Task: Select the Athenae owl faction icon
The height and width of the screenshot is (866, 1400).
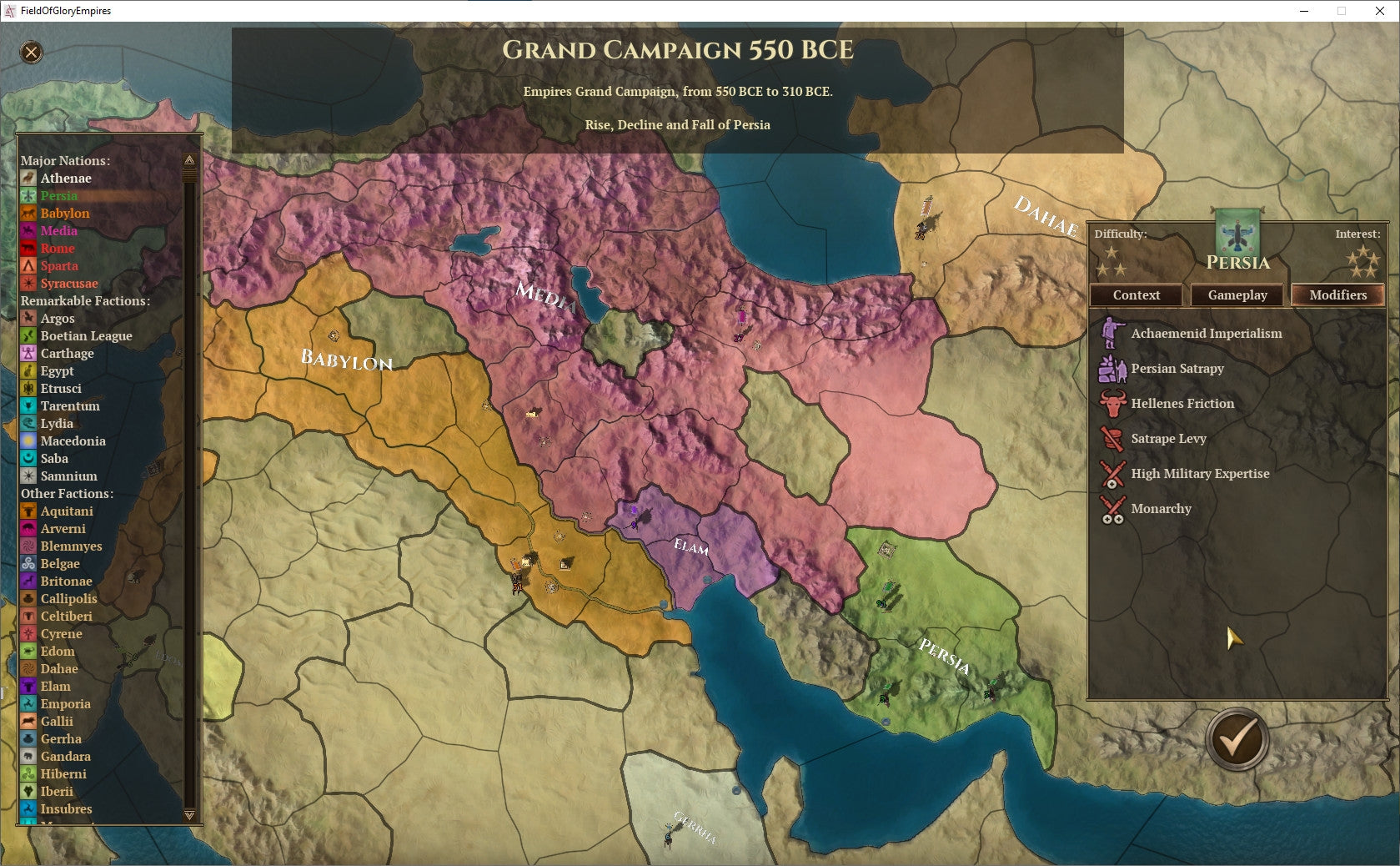Action: (28, 179)
